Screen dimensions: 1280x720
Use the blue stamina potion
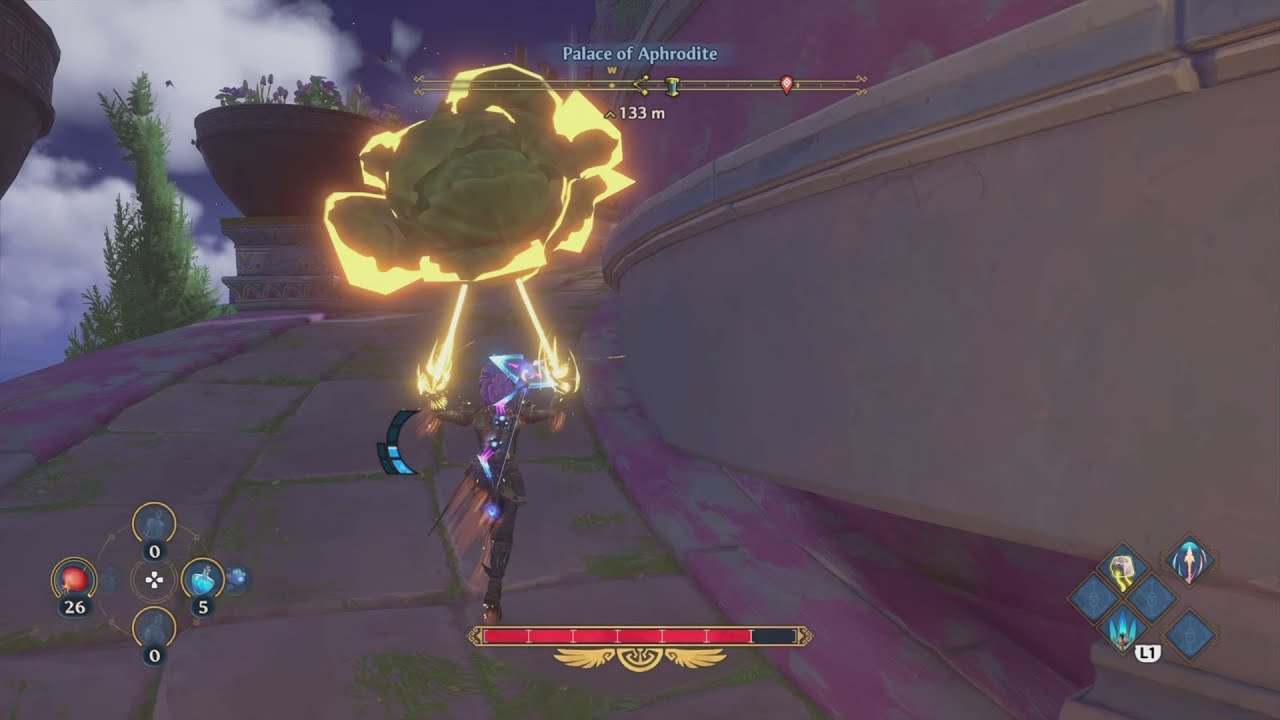click(202, 578)
